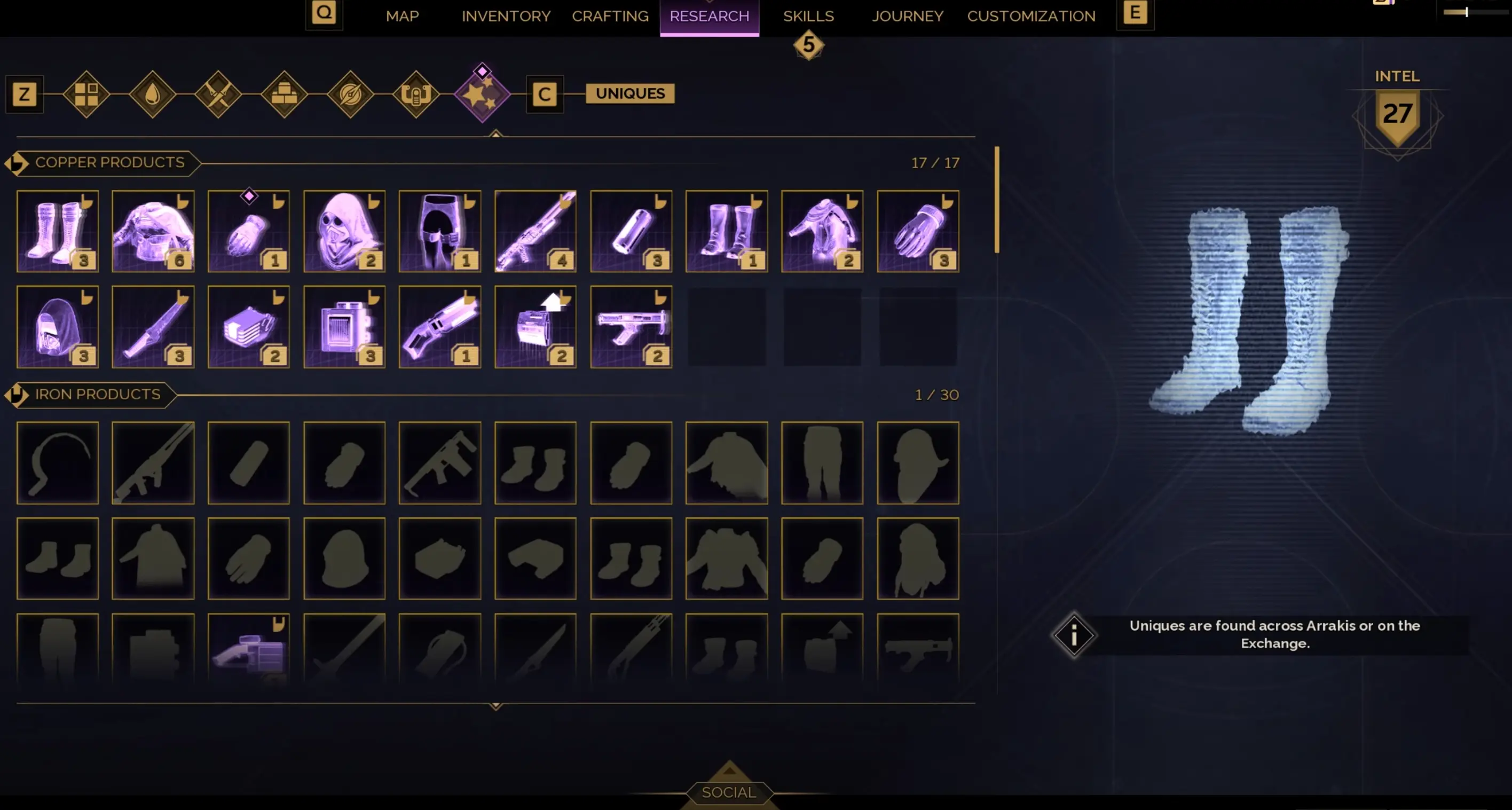Screen dimensions: 1512x810
Task: Click the Intel badge showing 27
Action: tap(1397, 115)
